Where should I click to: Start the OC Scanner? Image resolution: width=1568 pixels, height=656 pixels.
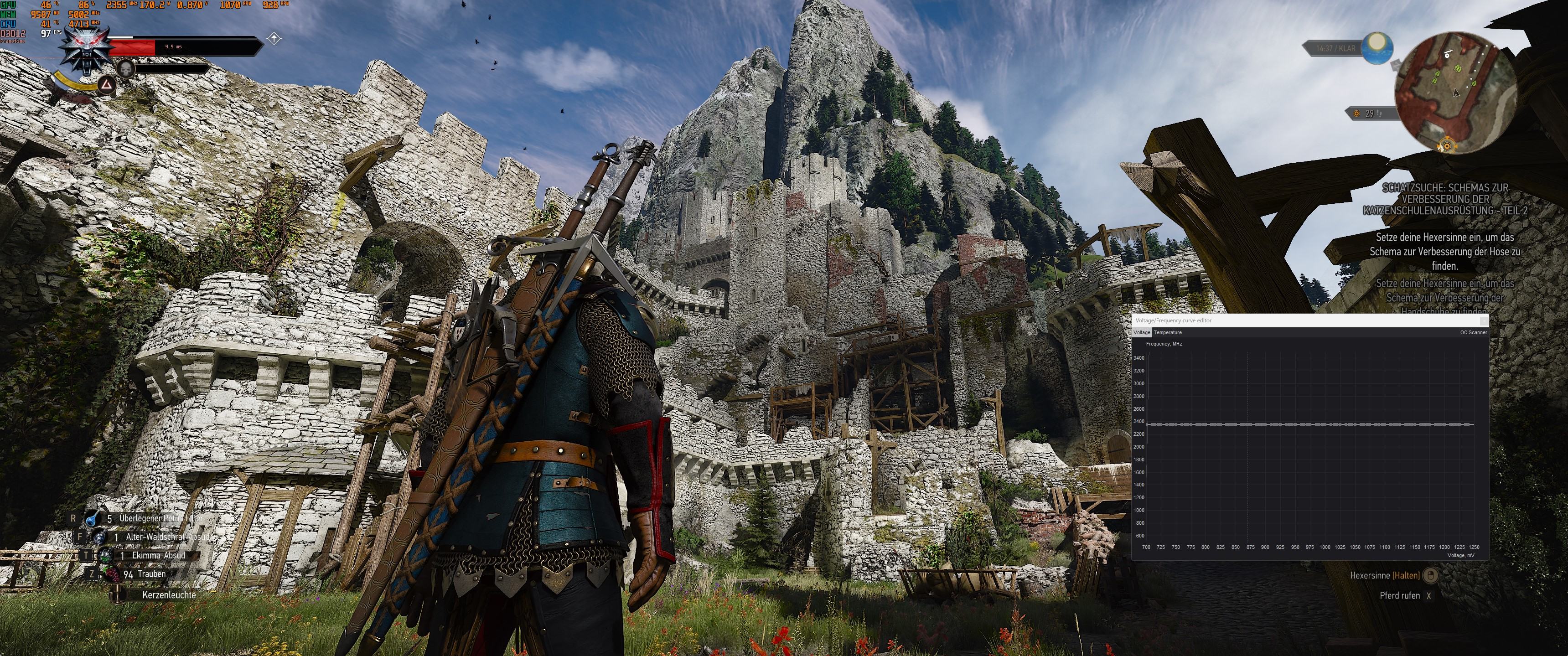[1473, 332]
